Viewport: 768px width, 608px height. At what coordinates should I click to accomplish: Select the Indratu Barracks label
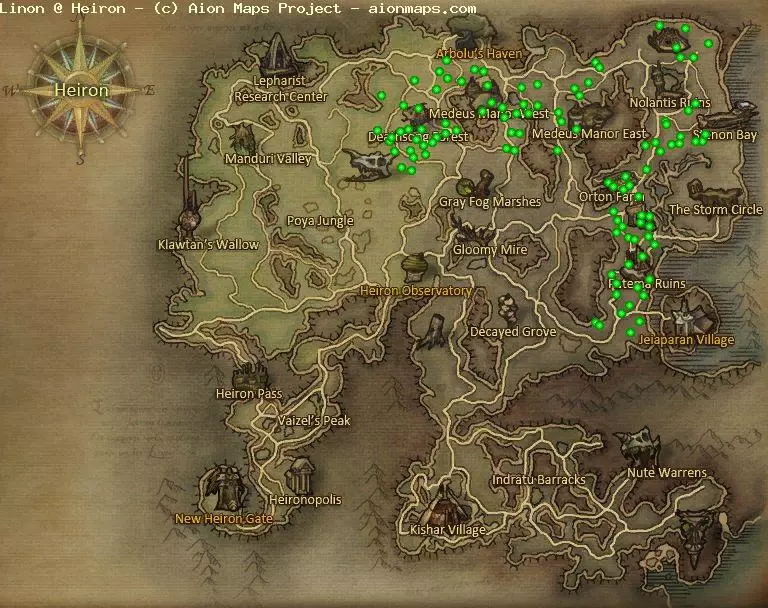538,480
